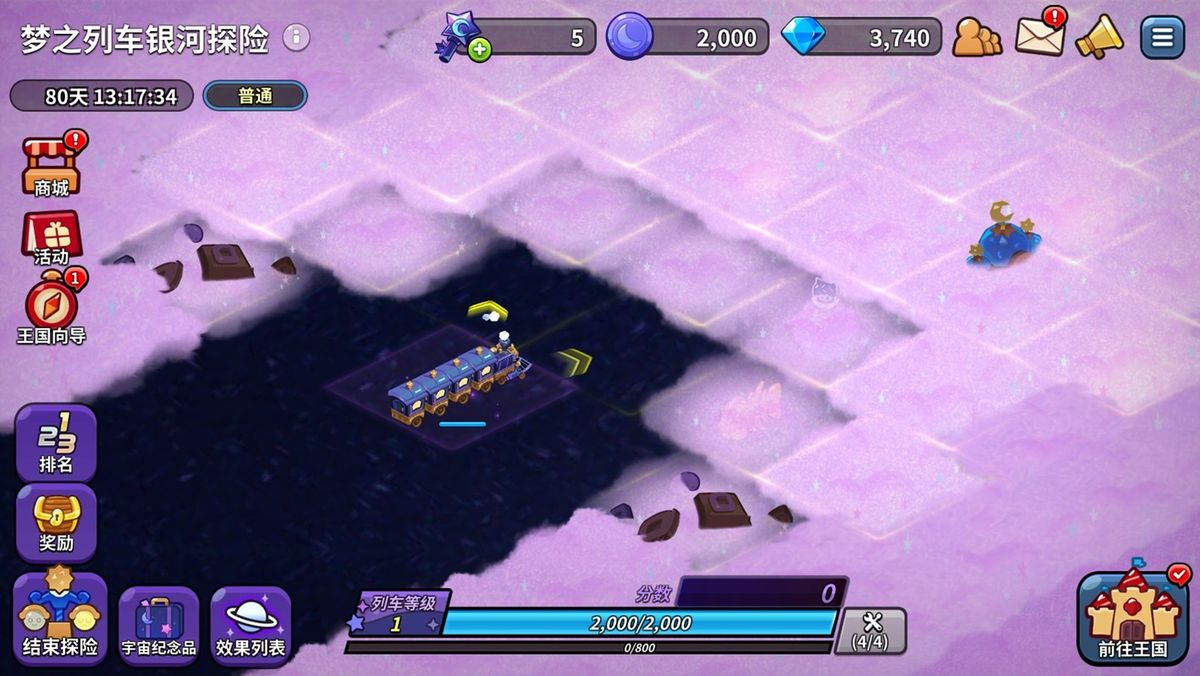The width and height of the screenshot is (1200, 676).
Task: Go to kingdom via 前往王国
Action: [1132, 618]
